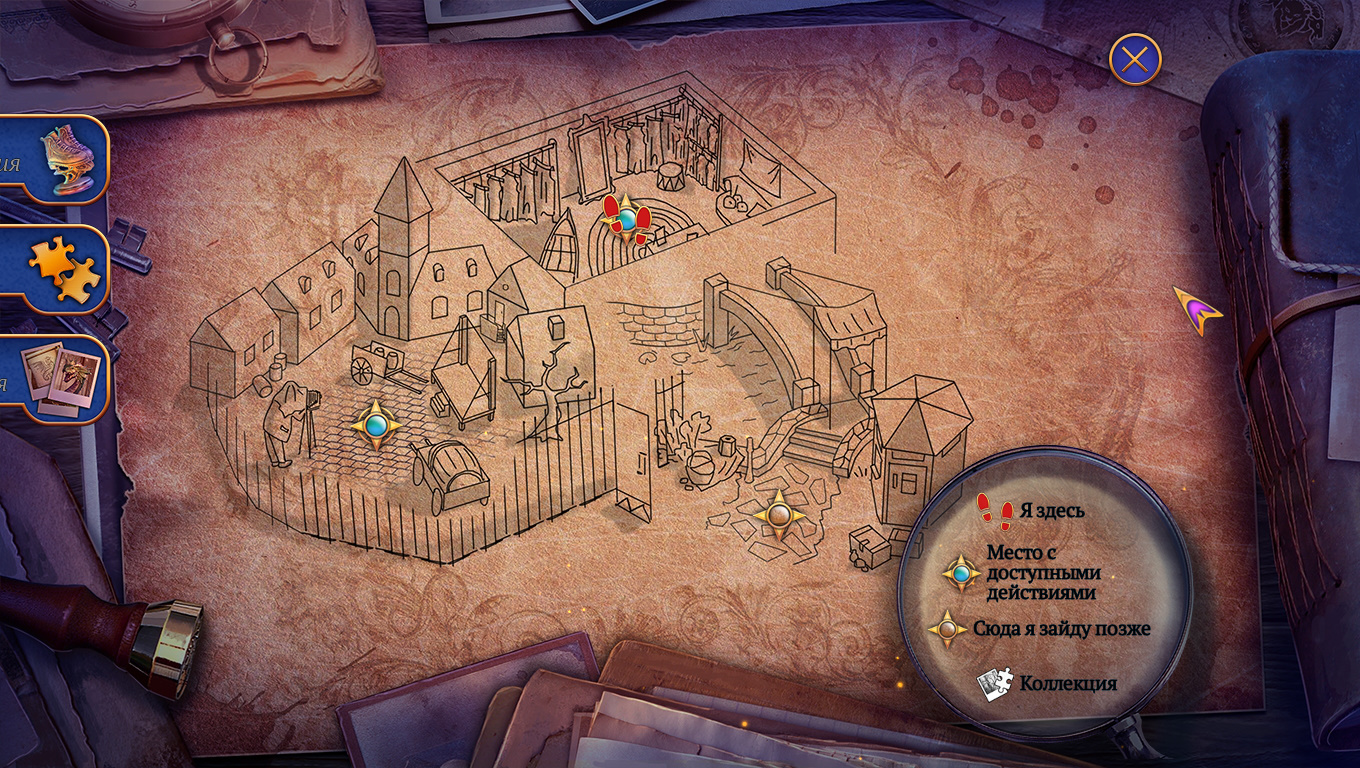Go to the brown marker by the bridge
Screen dimensions: 1360x768
pyautogui.click(x=780, y=516)
